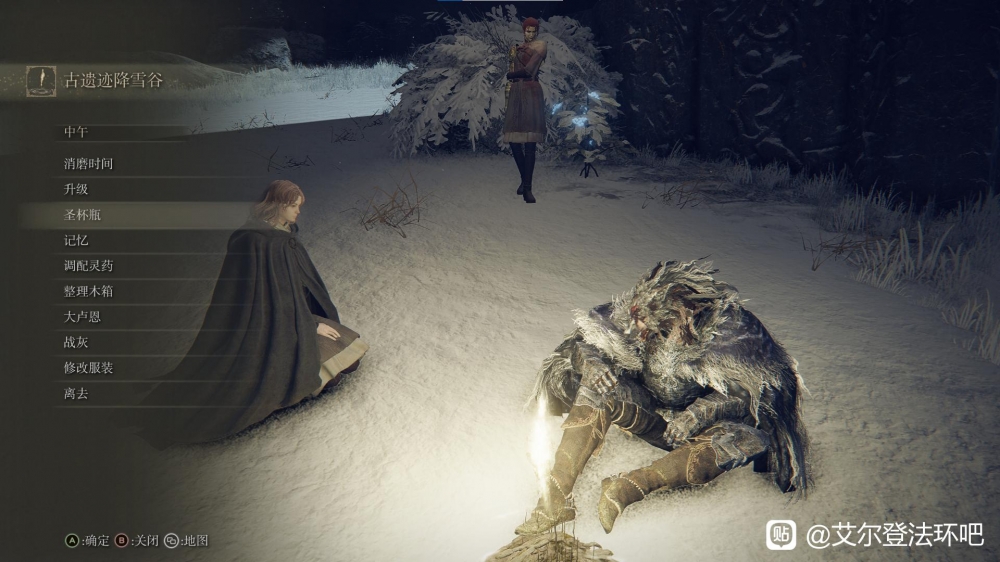Open the 升级 level up option

point(76,189)
